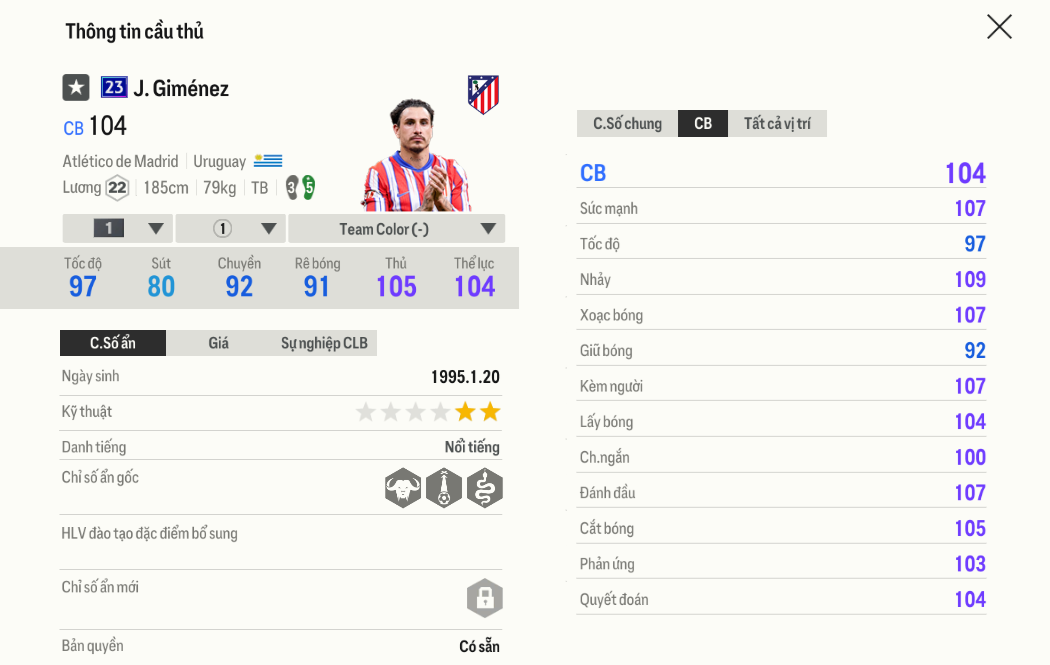Switch to the C.Số chung tab
Viewport: 1050px width, 665px height.
point(627,124)
